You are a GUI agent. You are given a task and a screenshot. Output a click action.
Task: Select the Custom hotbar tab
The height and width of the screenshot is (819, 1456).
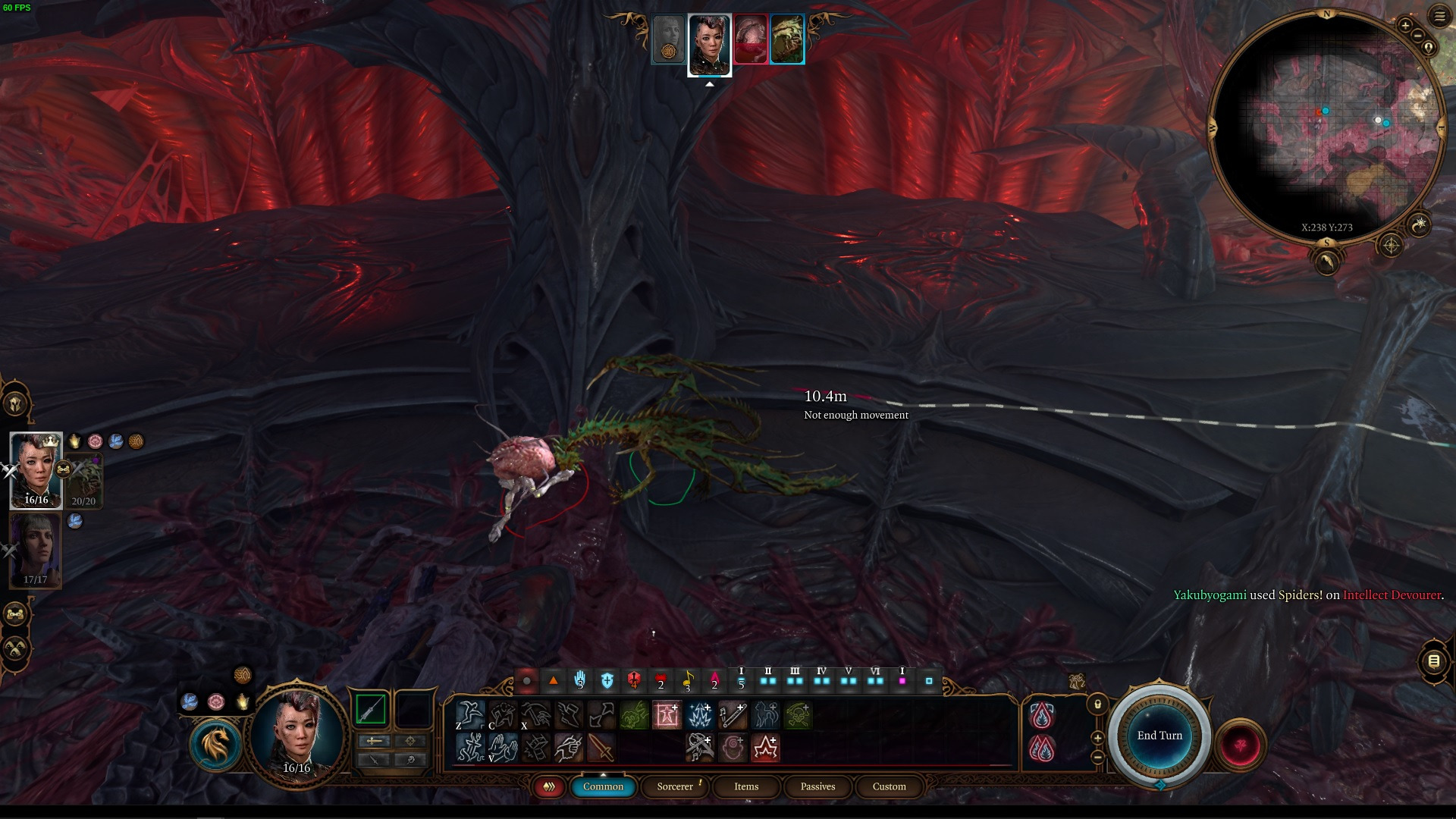click(889, 786)
